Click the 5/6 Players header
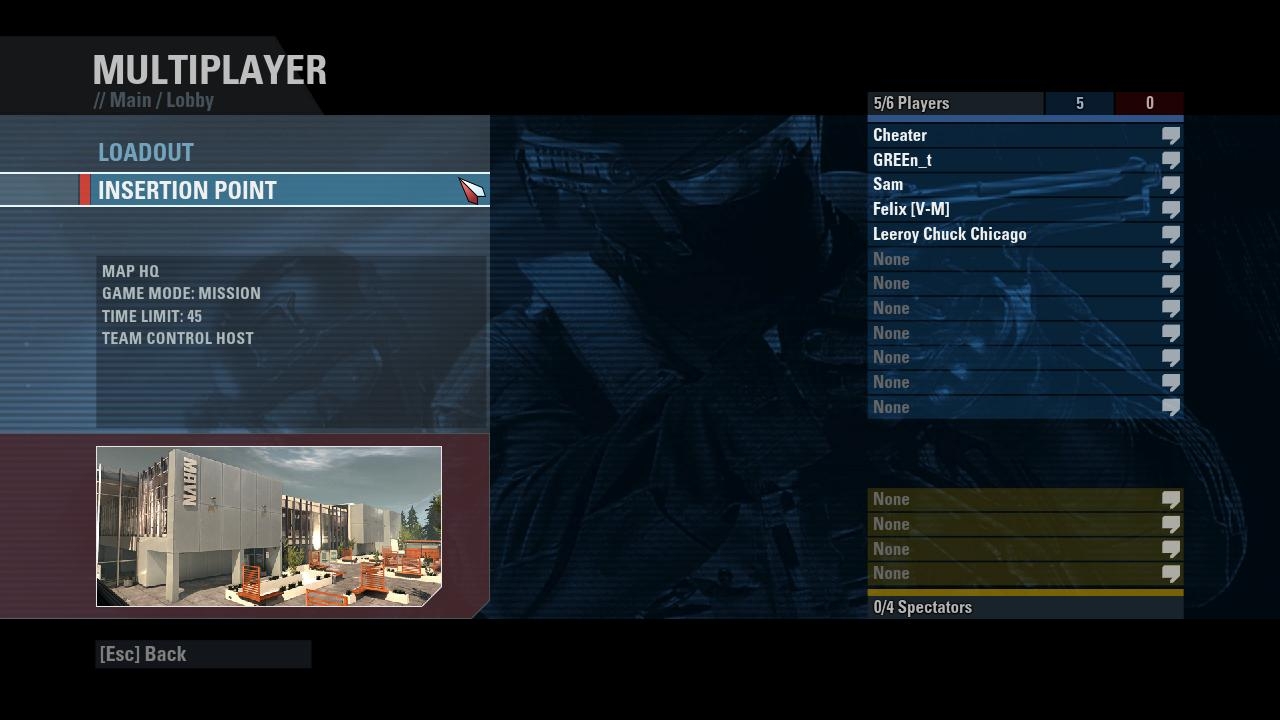 (x=911, y=103)
